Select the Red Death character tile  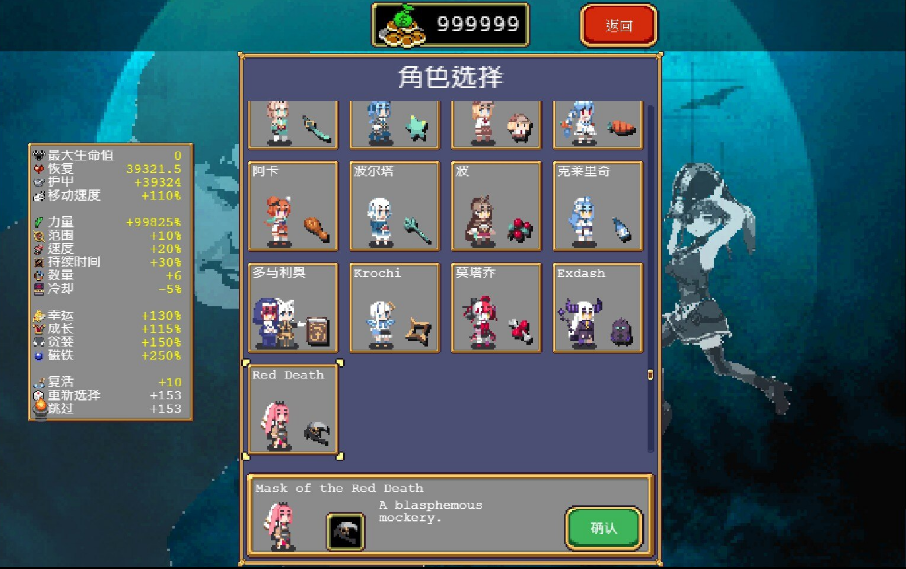point(294,410)
